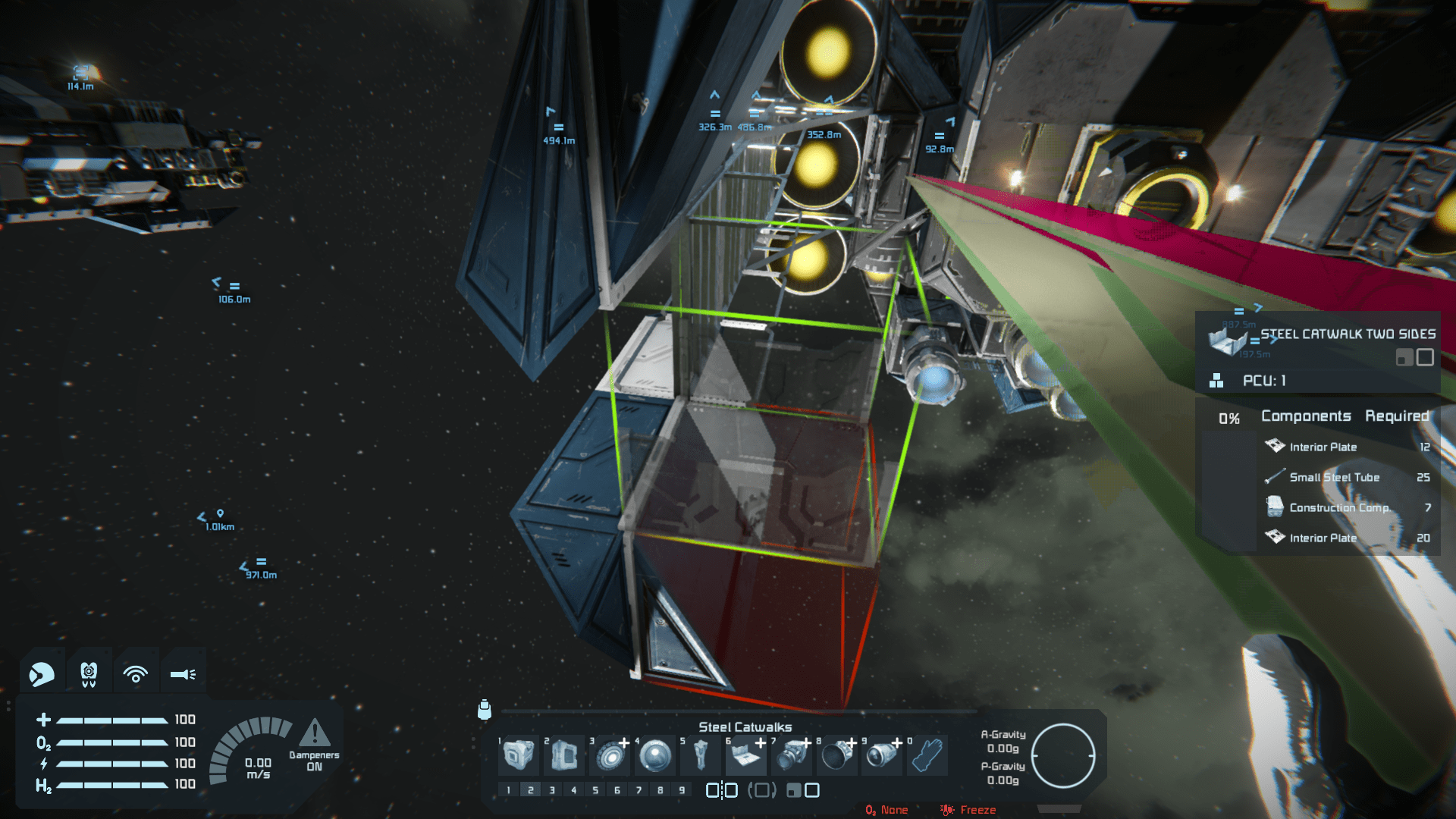Pick the wheel block in slot 3
This screenshot has width=1456, height=819.
pyautogui.click(x=610, y=755)
